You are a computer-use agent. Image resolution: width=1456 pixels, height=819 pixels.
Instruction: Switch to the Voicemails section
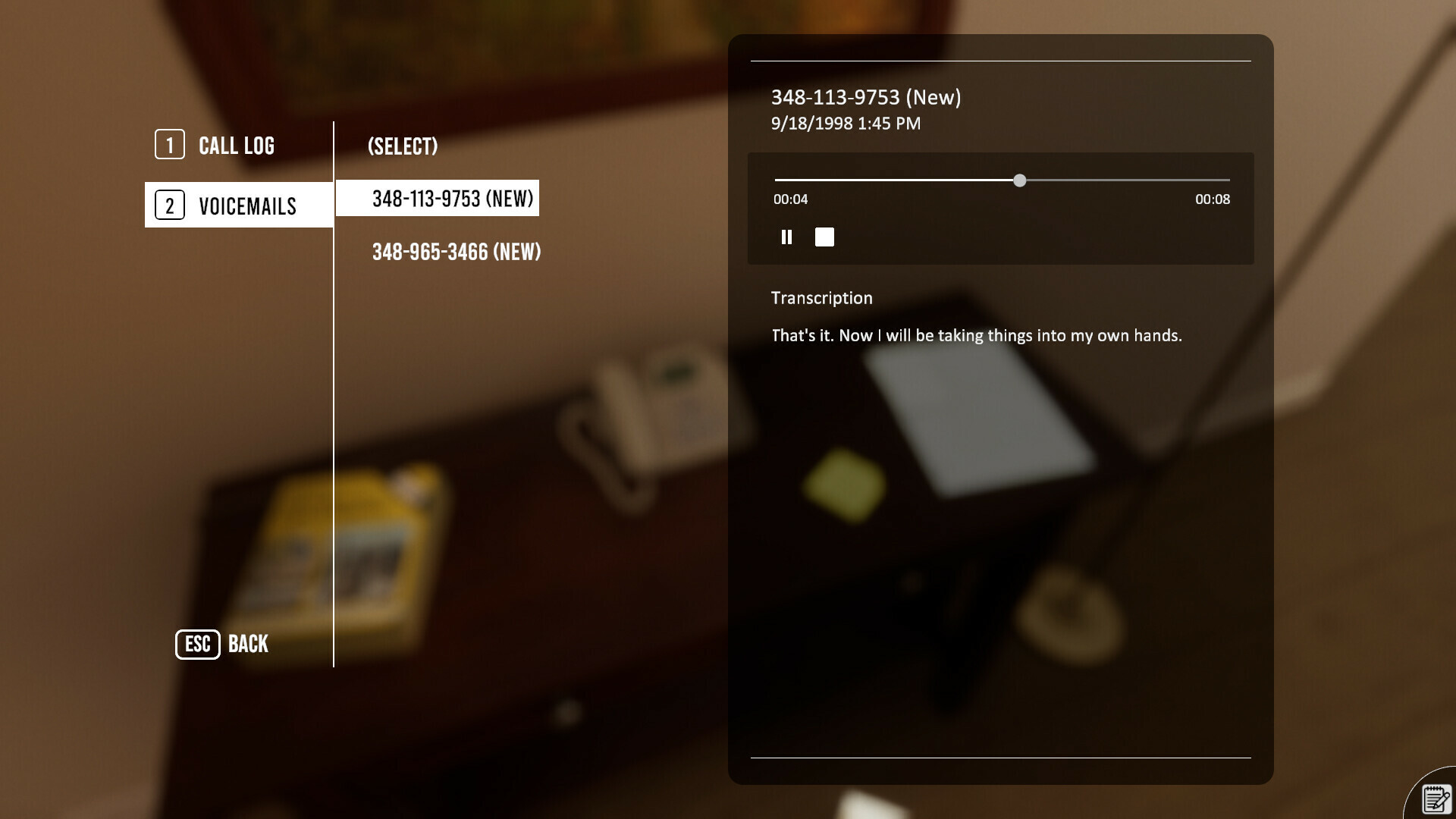[248, 205]
